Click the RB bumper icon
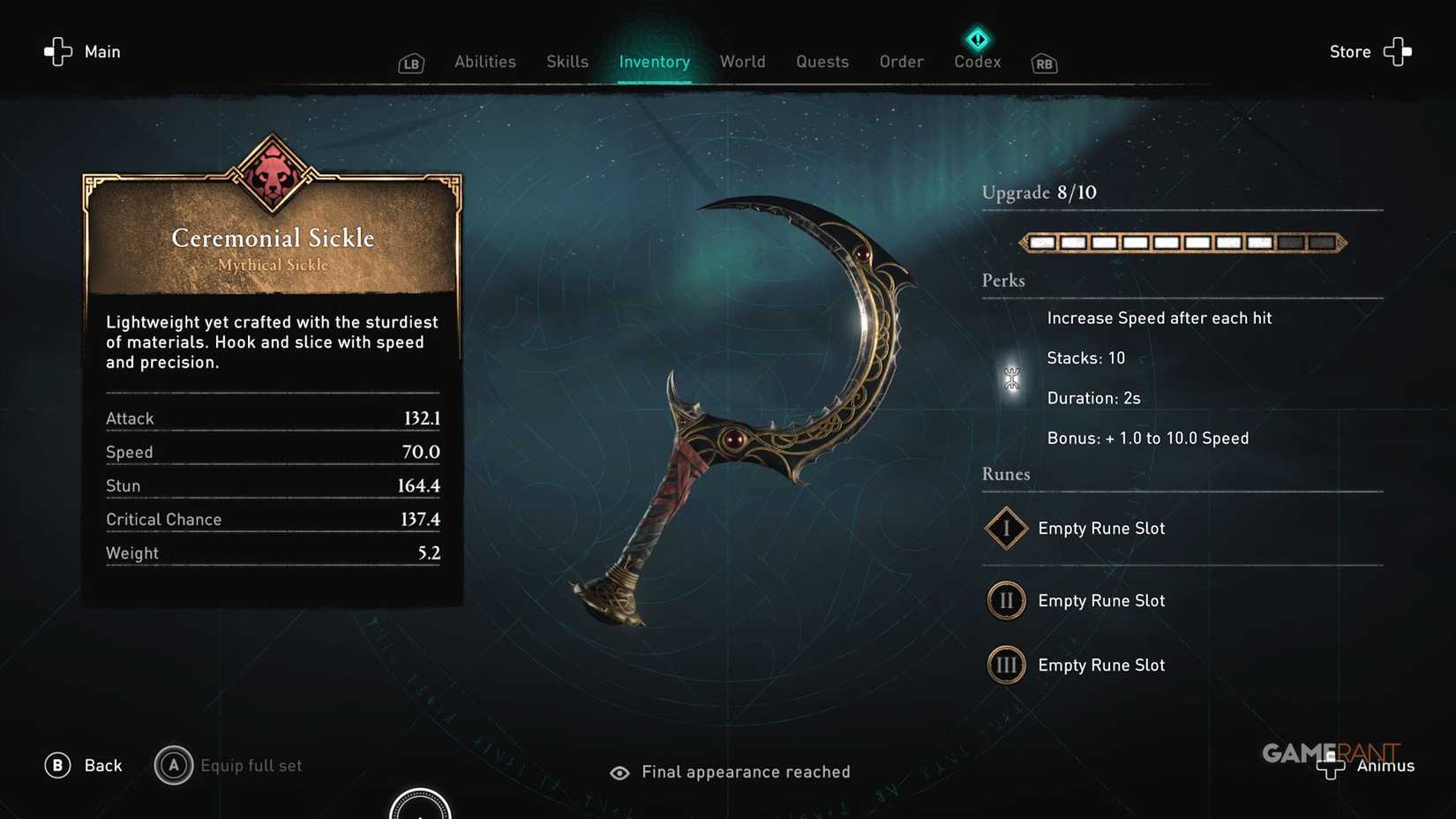 click(x=1043, y=64)
